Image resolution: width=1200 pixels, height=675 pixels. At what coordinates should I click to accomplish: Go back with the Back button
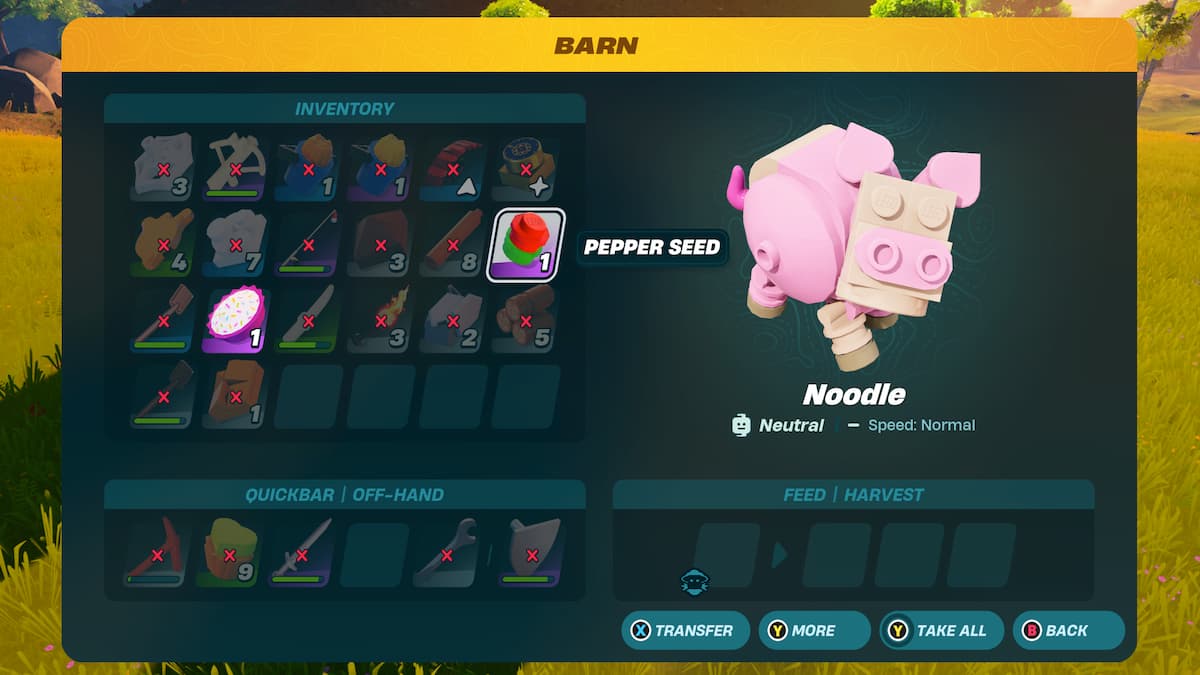click(1067, 631)
